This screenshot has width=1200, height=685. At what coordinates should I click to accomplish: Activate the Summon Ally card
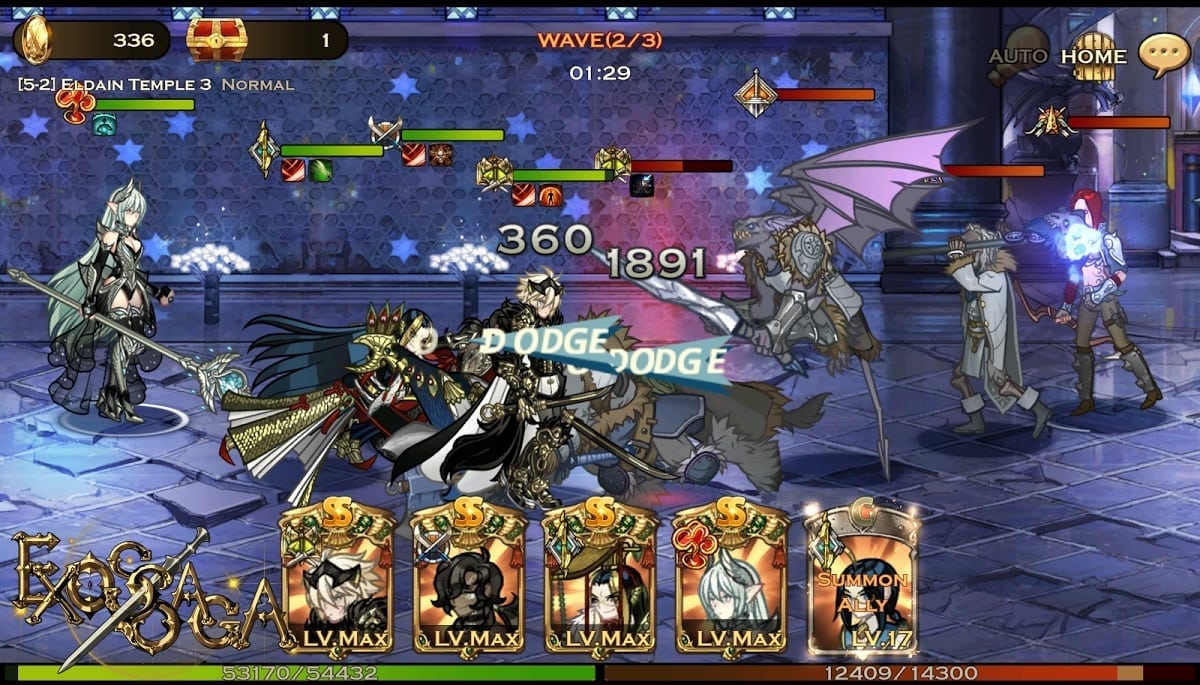[x=862, y=580]
